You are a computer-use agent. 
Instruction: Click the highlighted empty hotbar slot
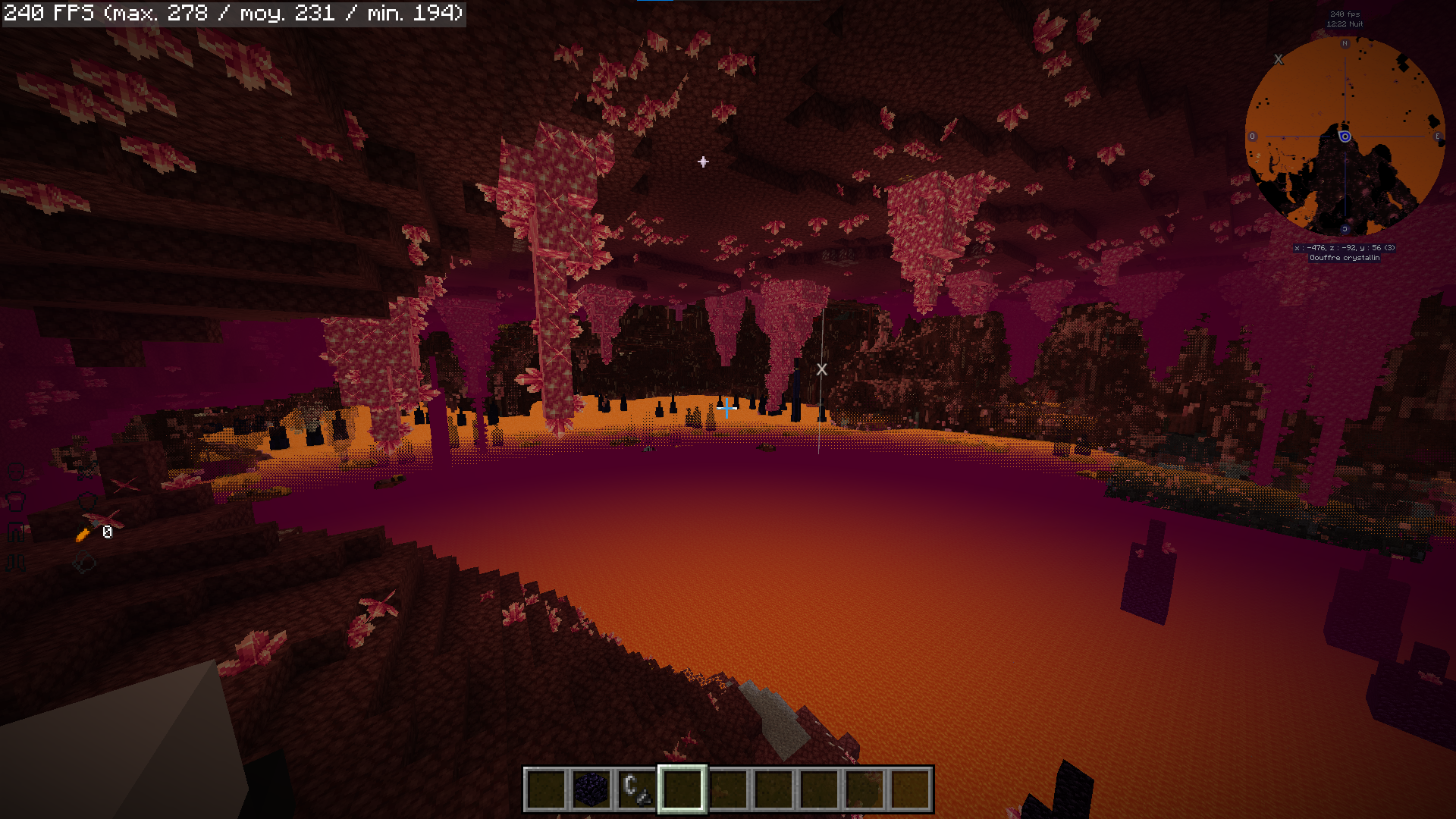click(x=682, y=789)
